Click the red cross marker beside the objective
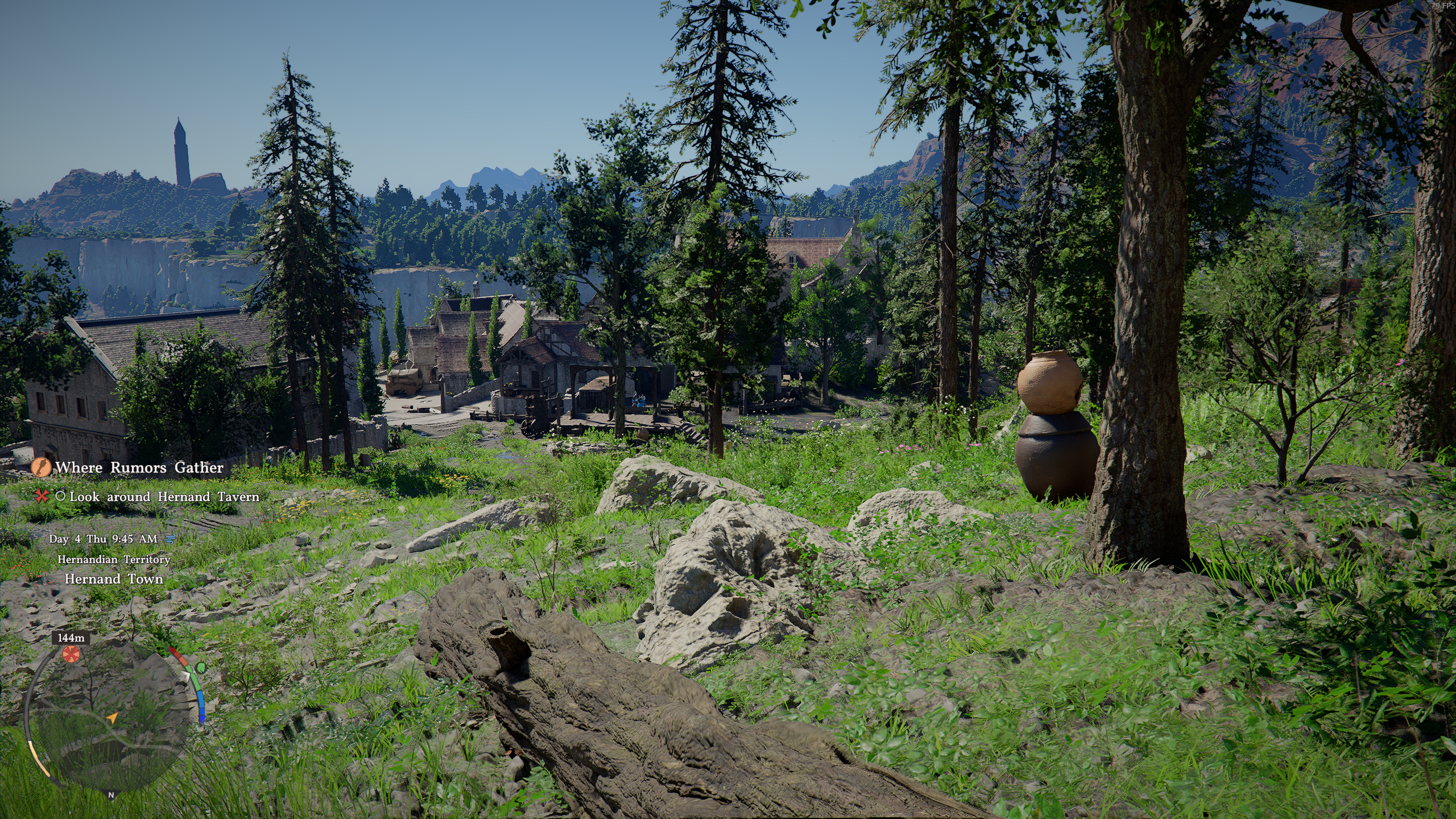The image size is (1456, 819). click(42, 497)
